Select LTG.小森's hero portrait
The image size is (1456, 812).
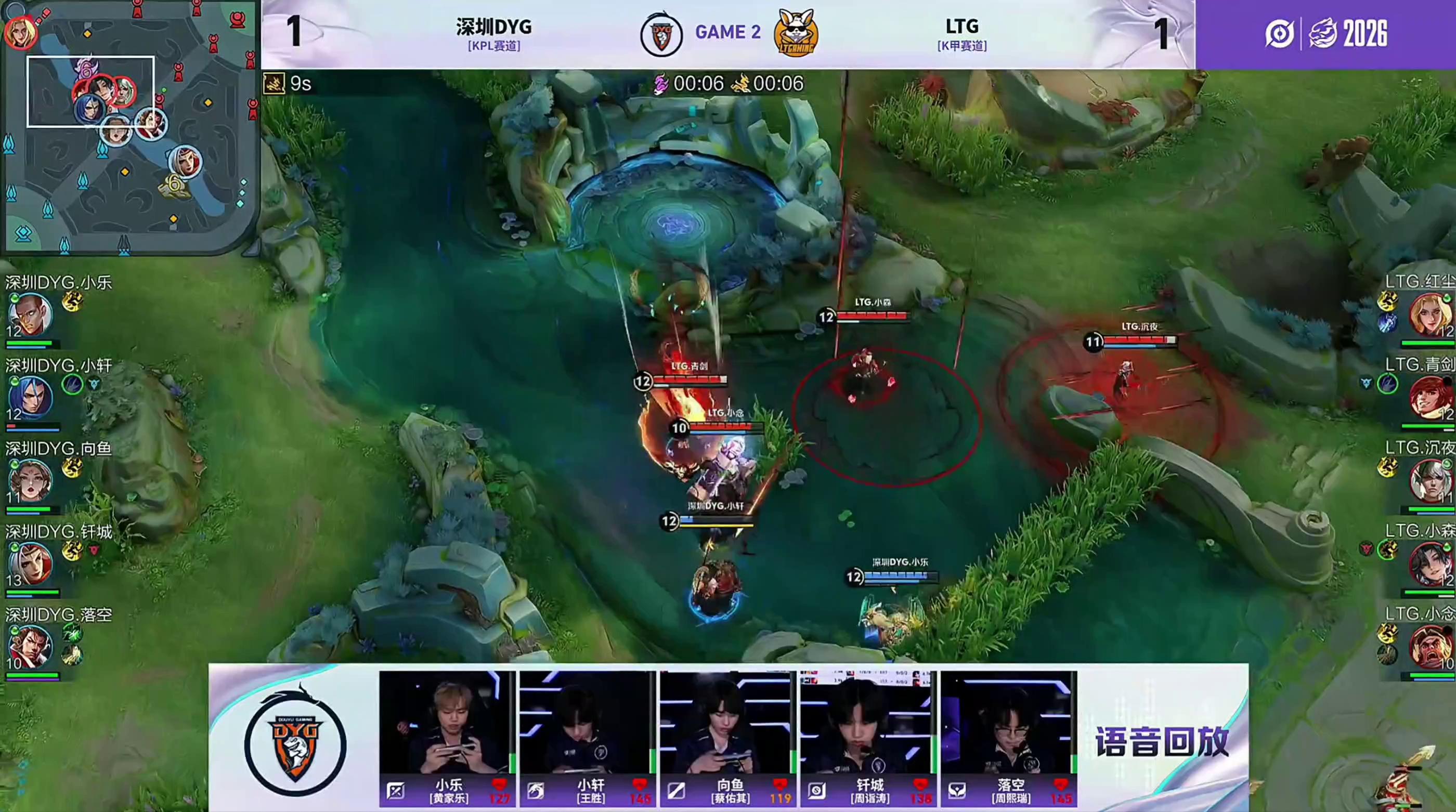(x=1430, y=564)
